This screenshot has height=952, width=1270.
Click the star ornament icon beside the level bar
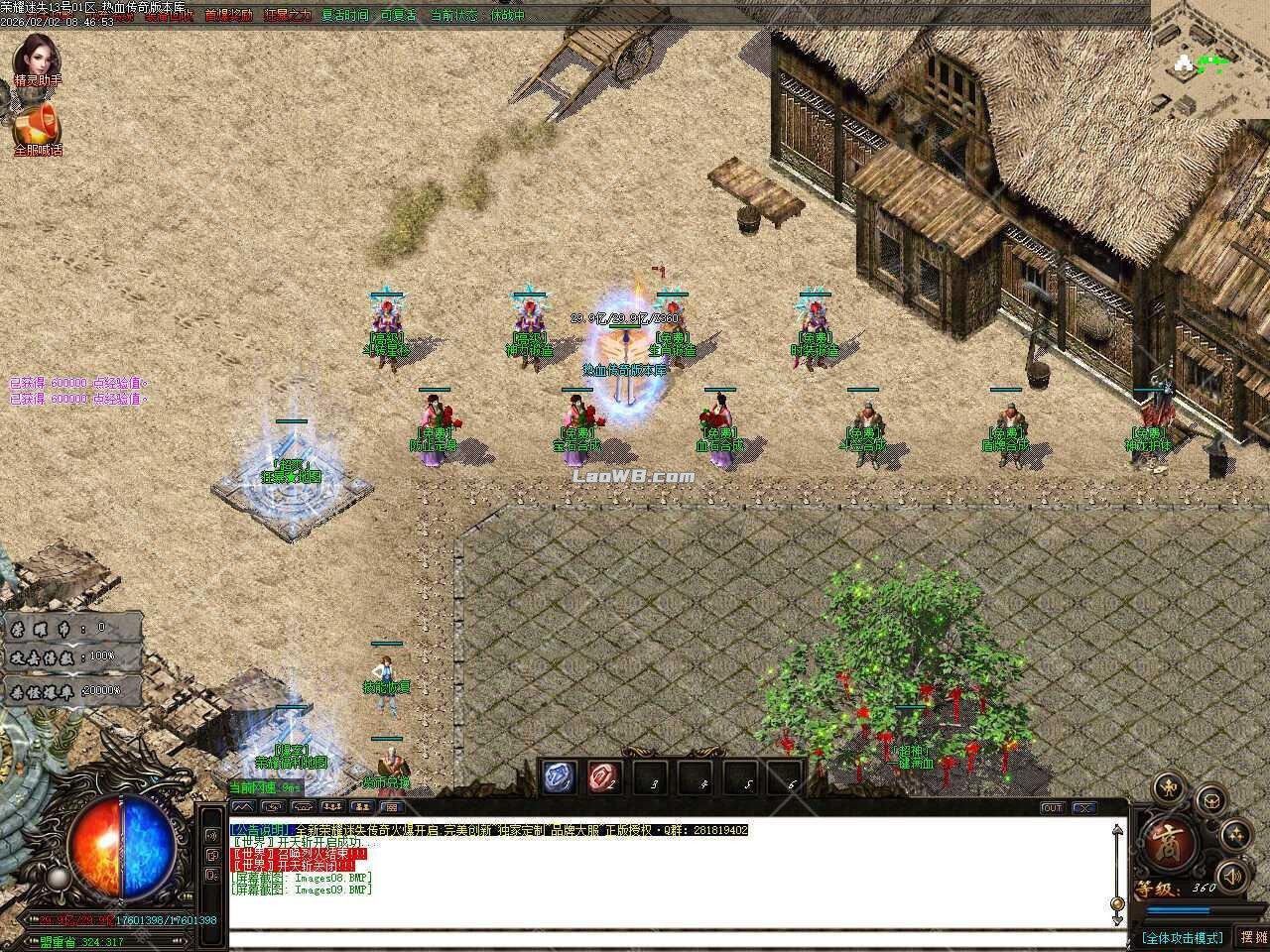(x=1235, y=835)
